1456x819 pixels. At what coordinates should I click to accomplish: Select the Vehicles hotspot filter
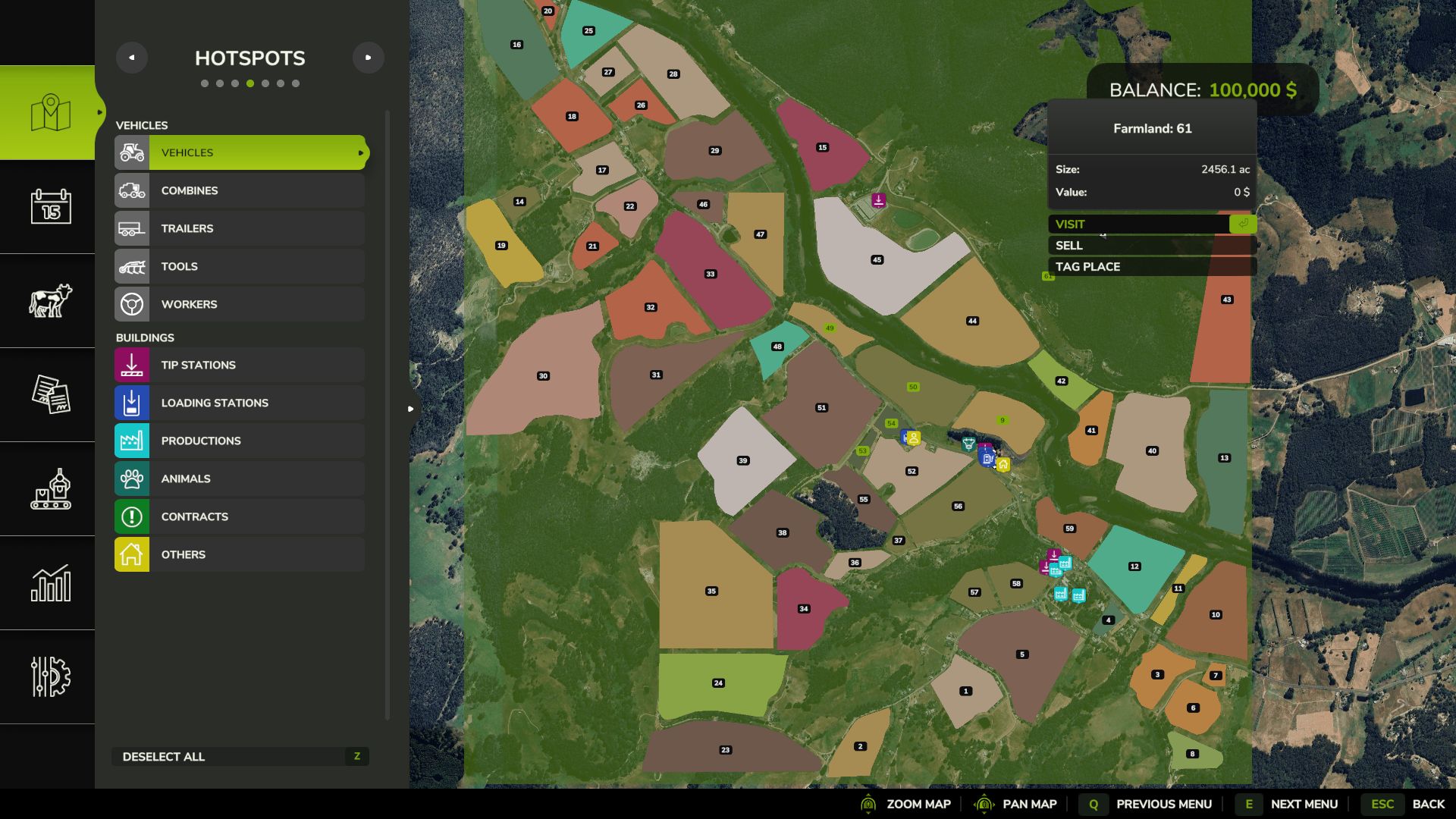(240, 152)
